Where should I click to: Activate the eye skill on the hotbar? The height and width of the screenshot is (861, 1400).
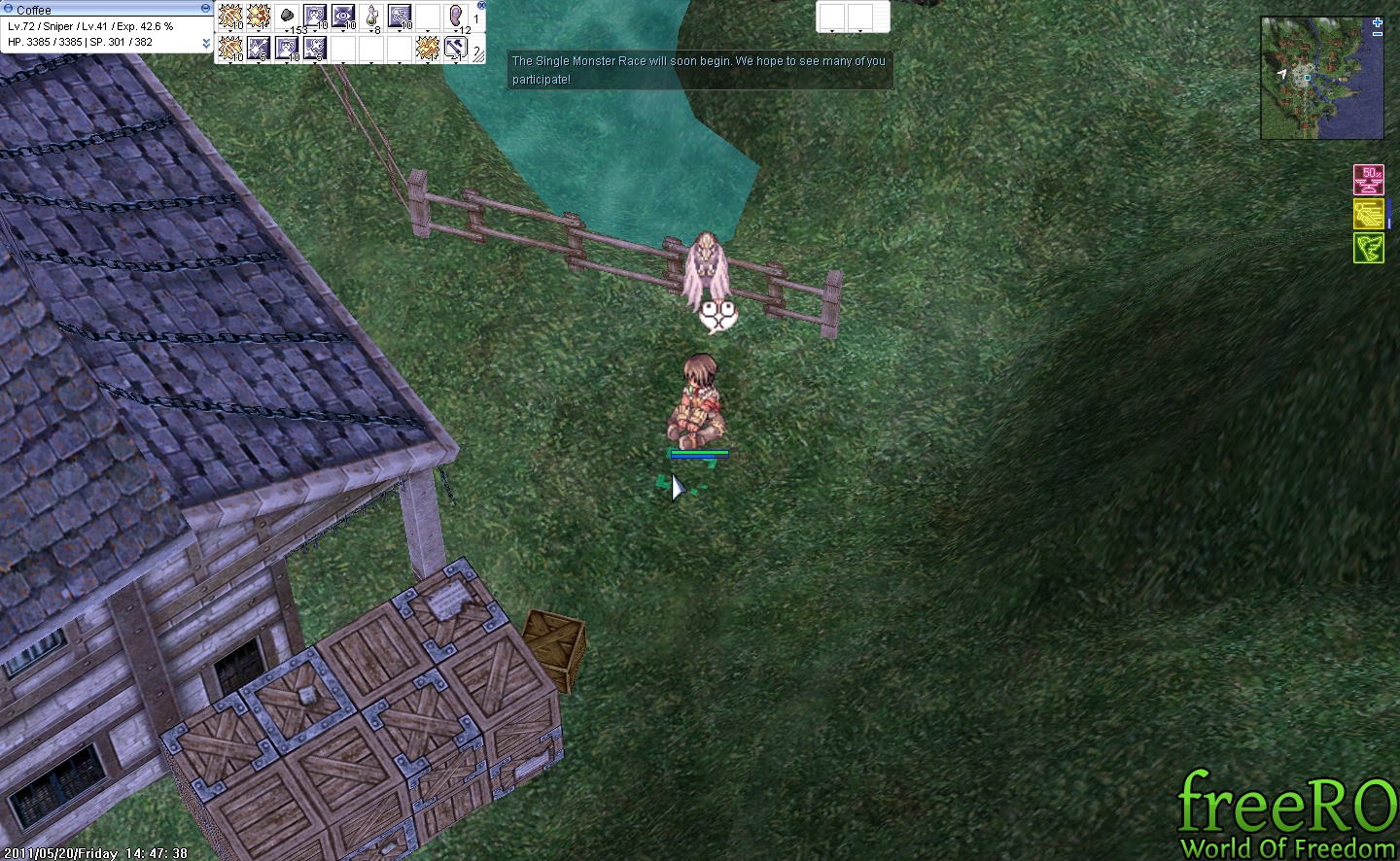pyautogui.click(x=343, y=17)
